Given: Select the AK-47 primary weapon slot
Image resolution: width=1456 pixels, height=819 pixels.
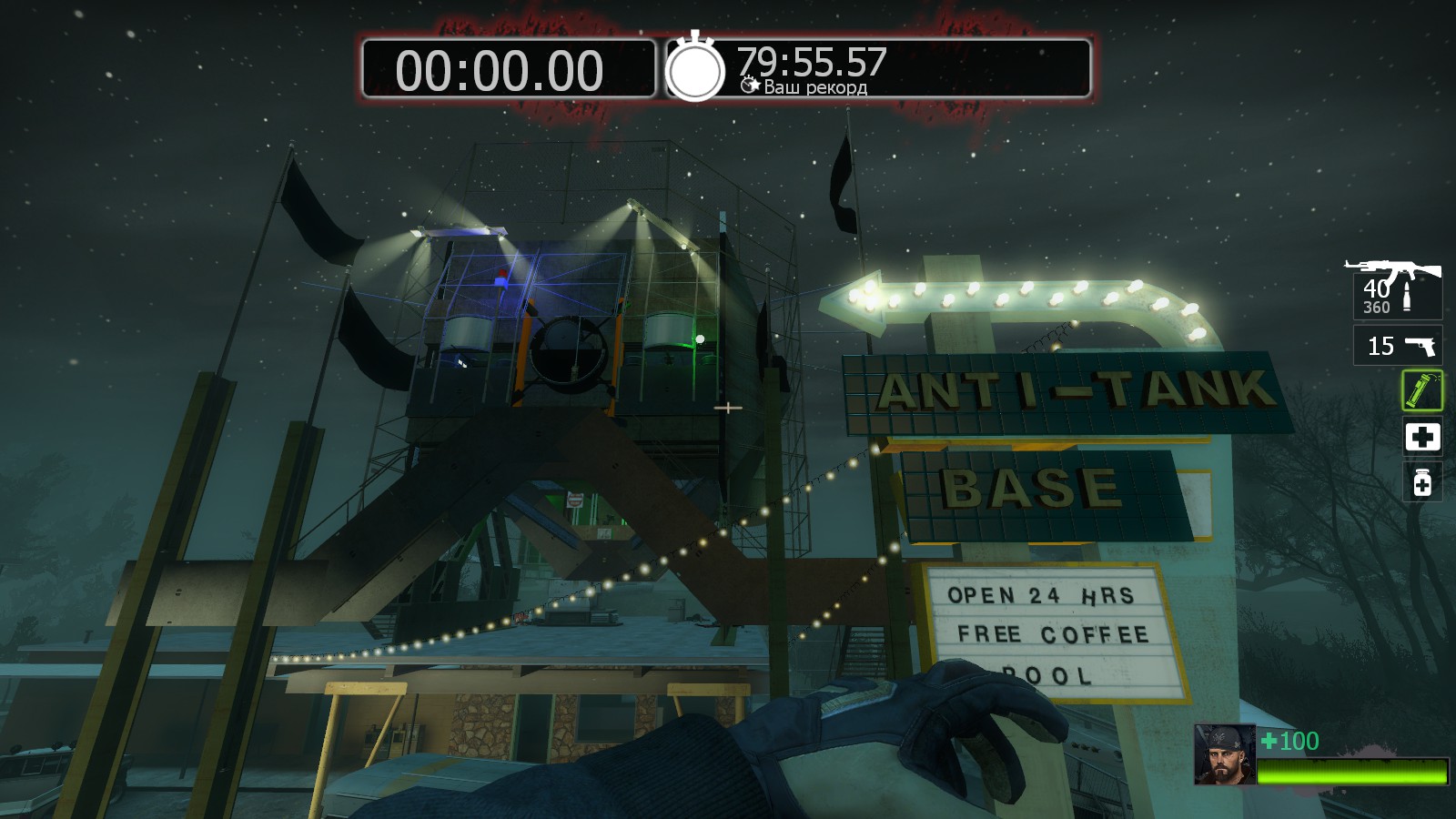Looking at the screenshot, I should 1396,288.
